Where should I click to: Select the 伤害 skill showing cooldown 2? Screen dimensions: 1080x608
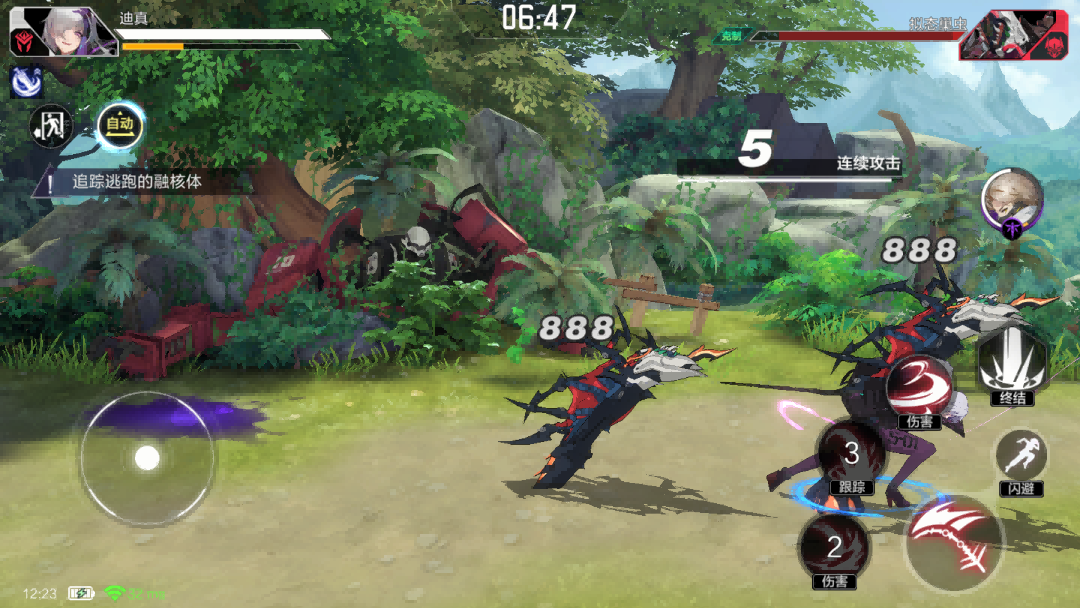pos(834,549)
